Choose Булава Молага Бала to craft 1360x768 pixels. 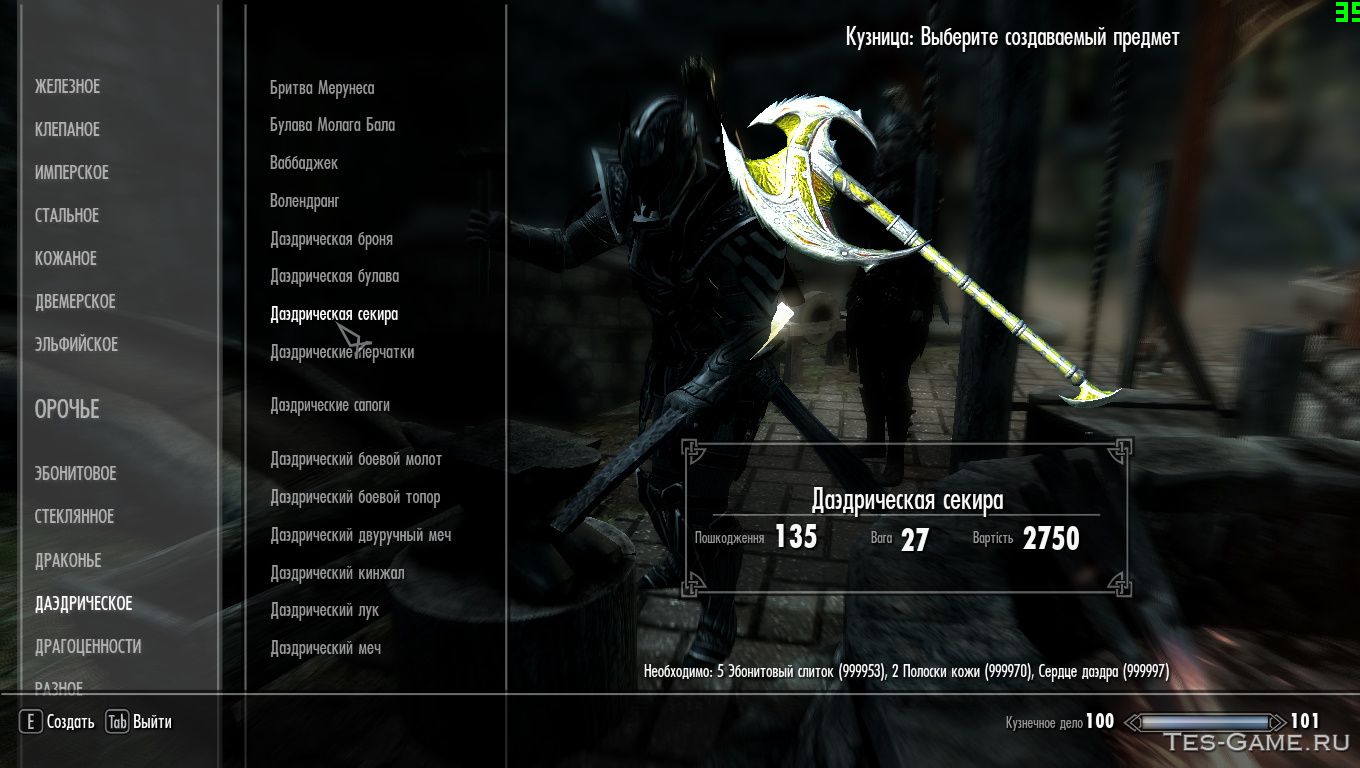coord(332,125)
